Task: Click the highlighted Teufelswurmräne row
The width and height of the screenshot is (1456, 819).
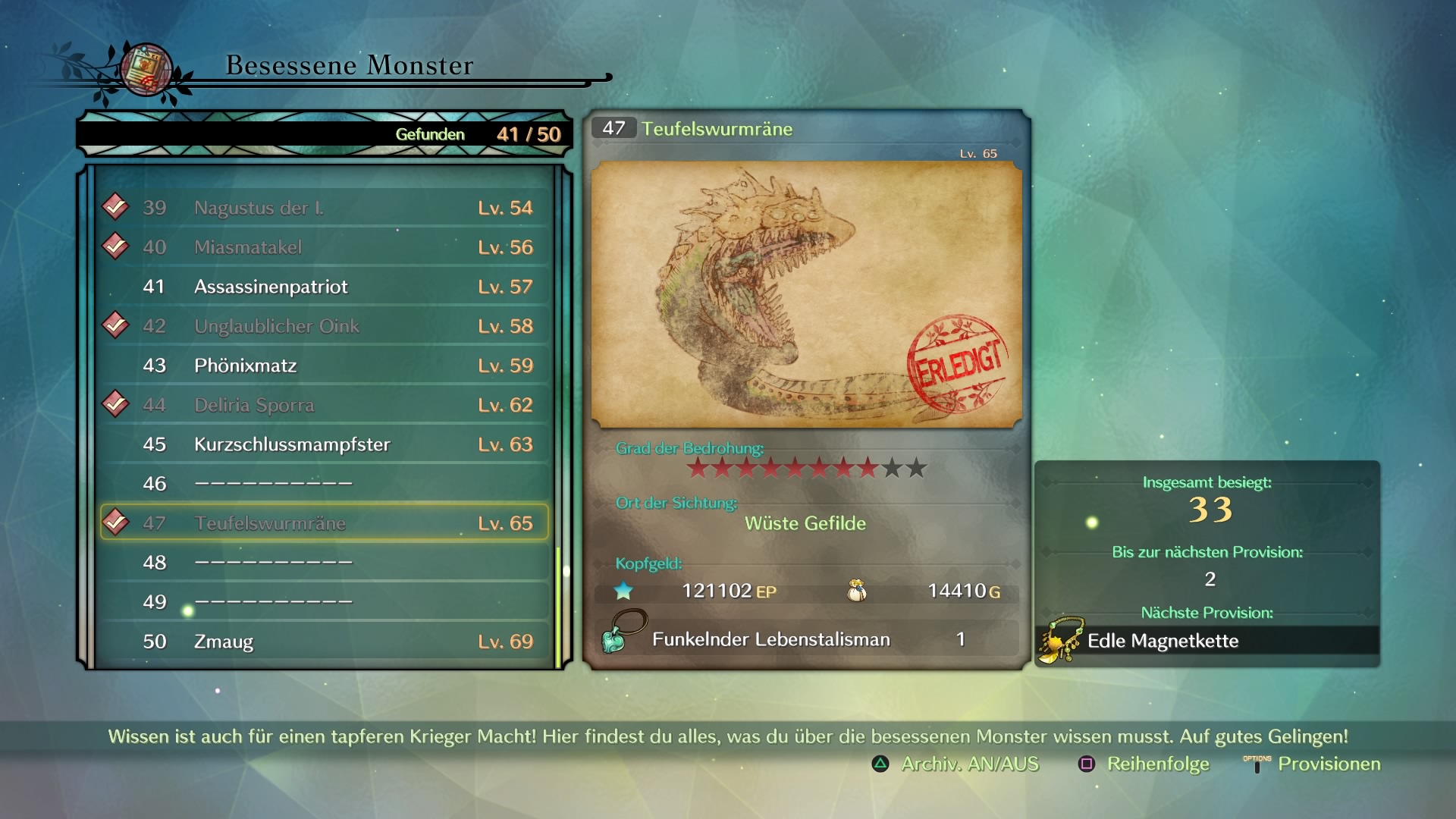Action: click(325, 523)
